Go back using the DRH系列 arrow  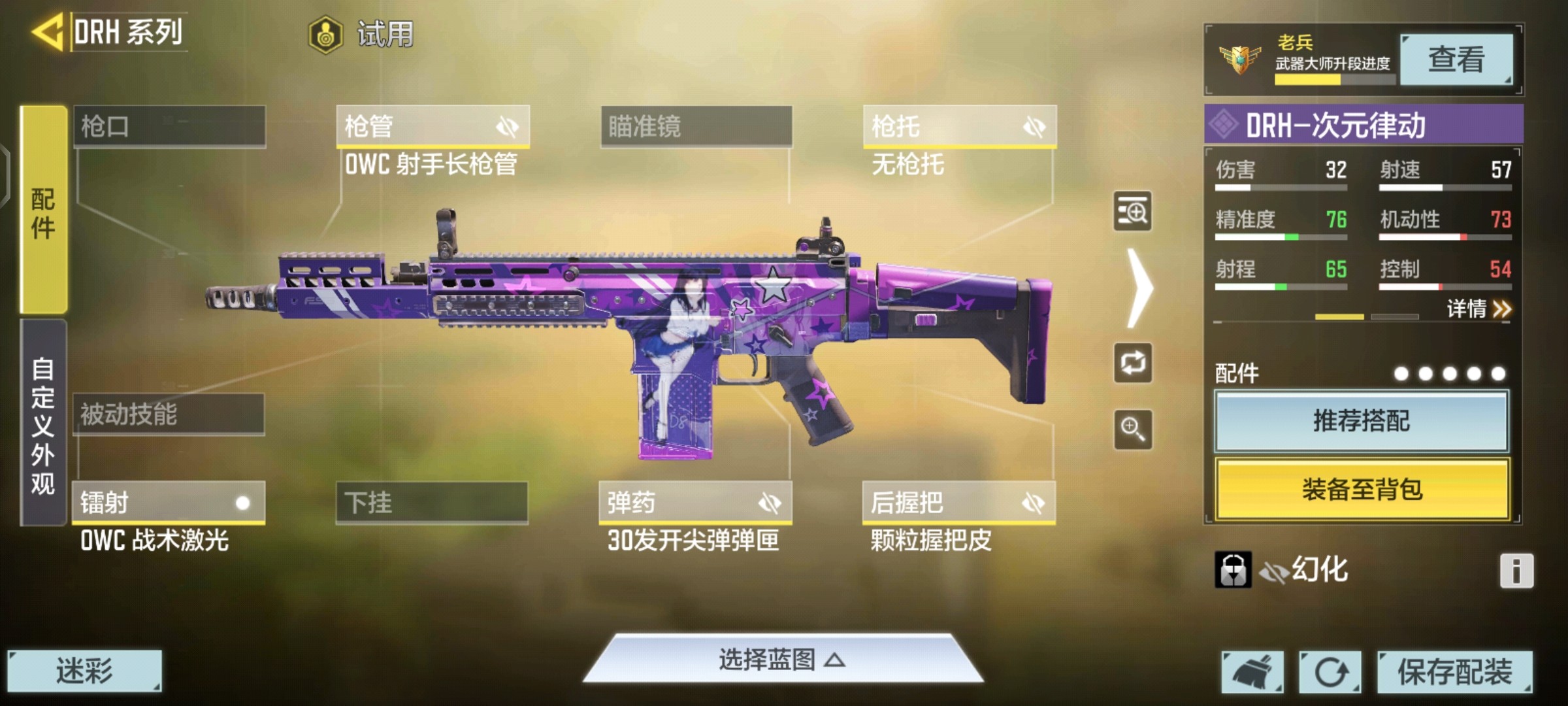48,31
